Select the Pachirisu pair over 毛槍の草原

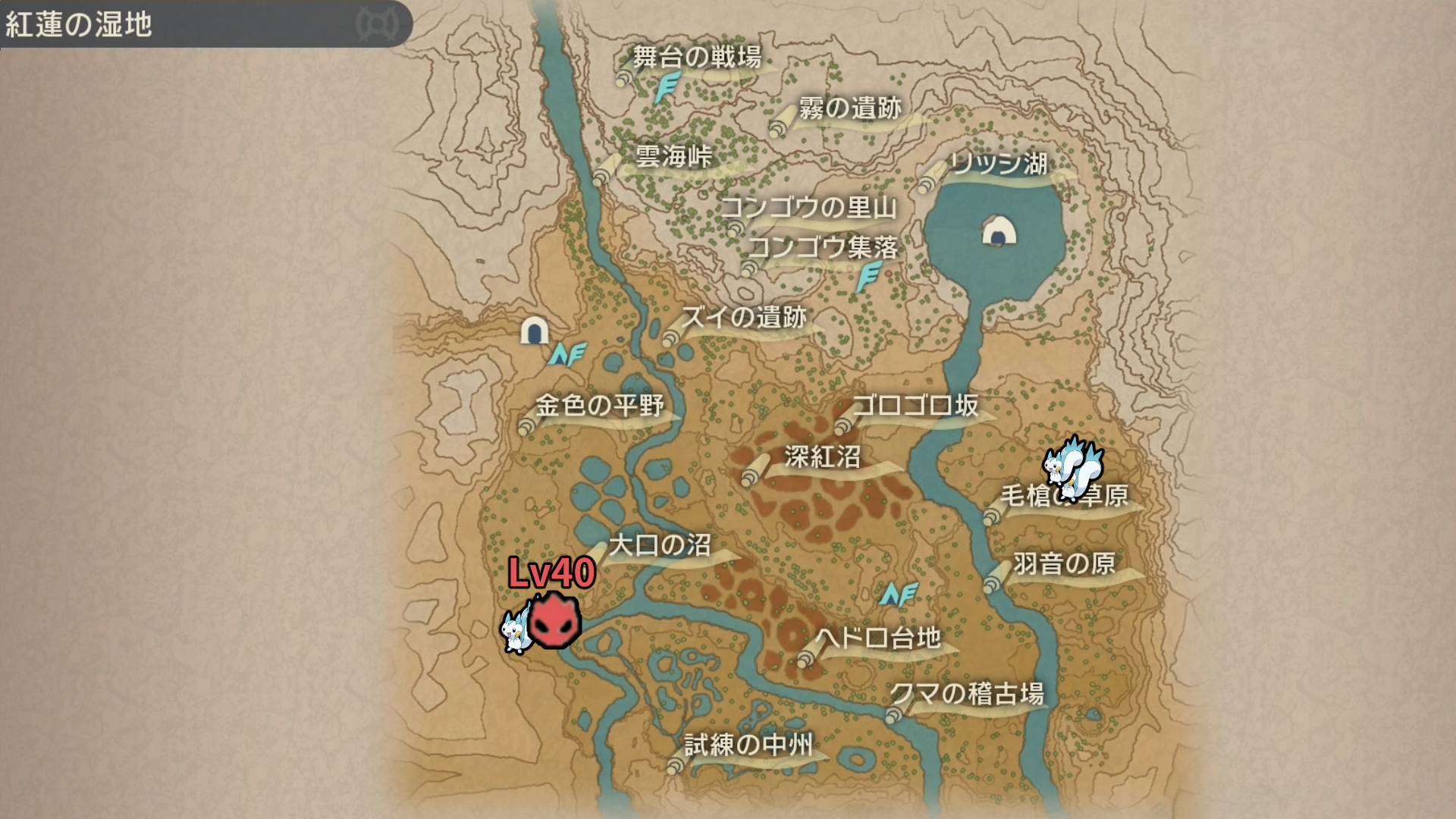click(1072, 466)
